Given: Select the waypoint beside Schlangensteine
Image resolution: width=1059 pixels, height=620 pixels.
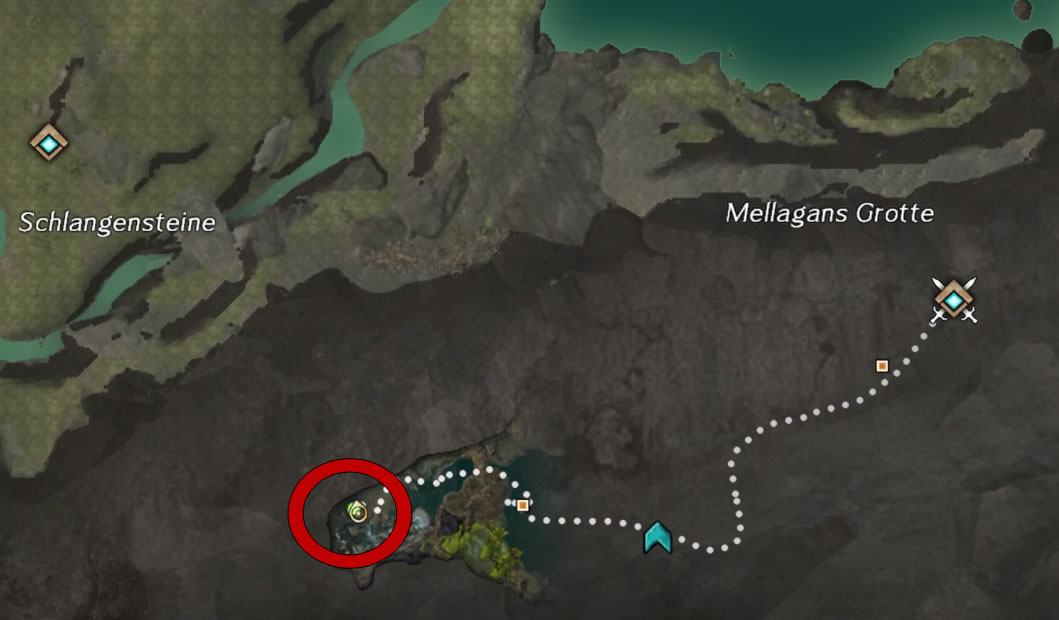Looking at the screenshot, I should (48, 143).
